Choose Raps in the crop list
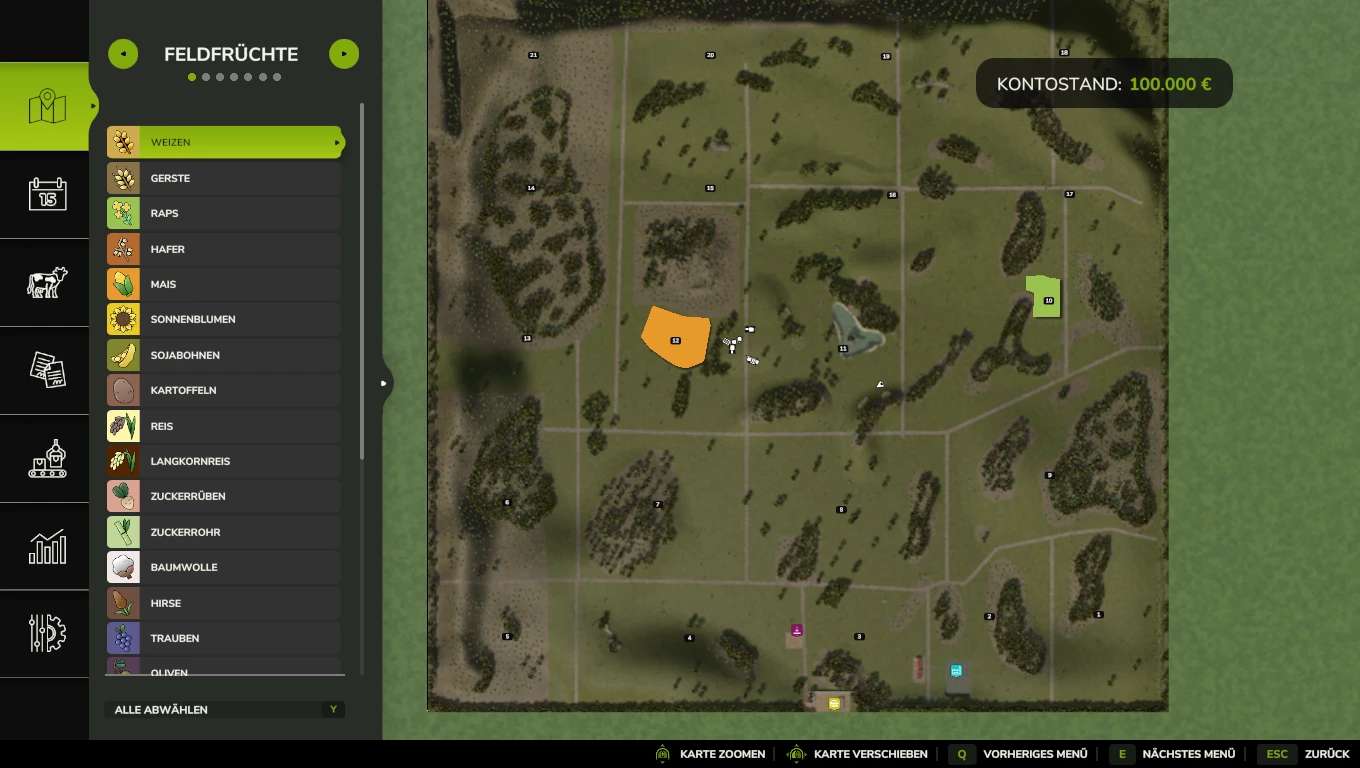 pos(225,213)
